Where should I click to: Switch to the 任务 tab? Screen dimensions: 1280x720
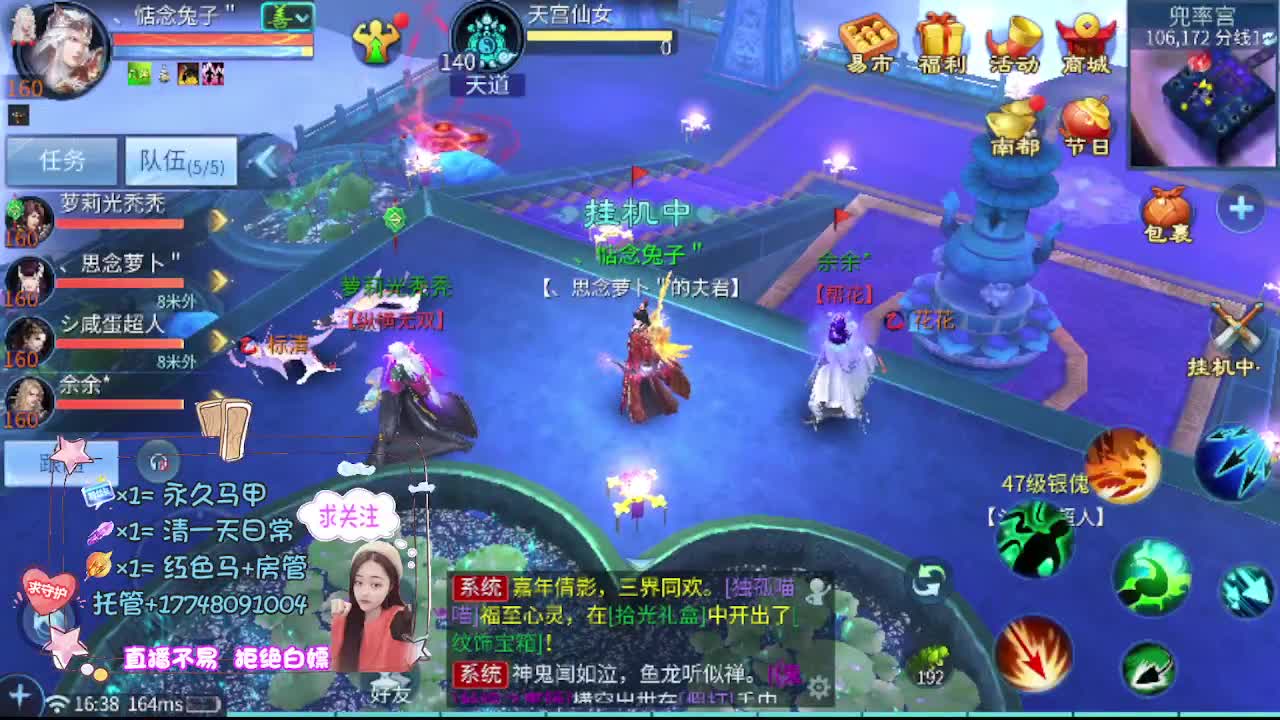60,160
